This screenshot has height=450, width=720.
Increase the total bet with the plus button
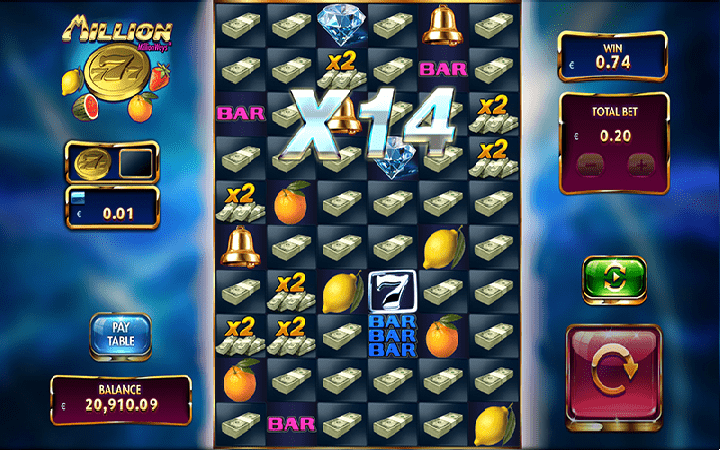(x=637, y=164)
